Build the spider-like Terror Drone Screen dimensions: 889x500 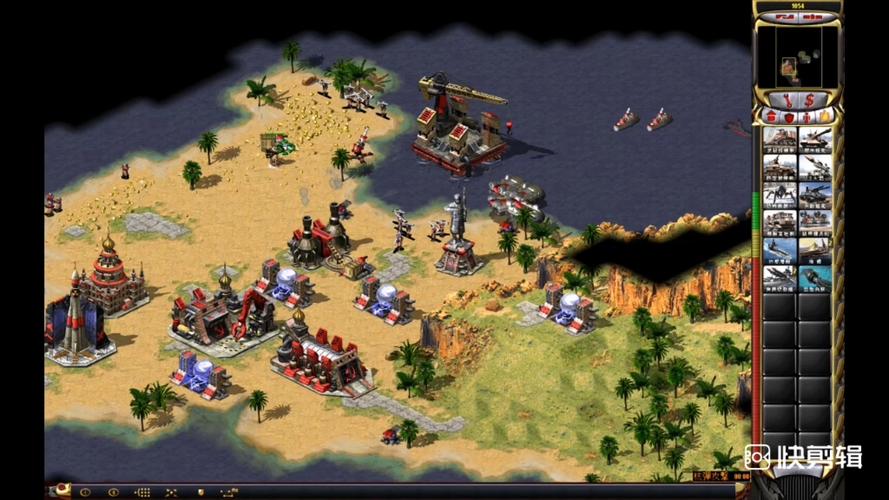[x=780, y=194]
